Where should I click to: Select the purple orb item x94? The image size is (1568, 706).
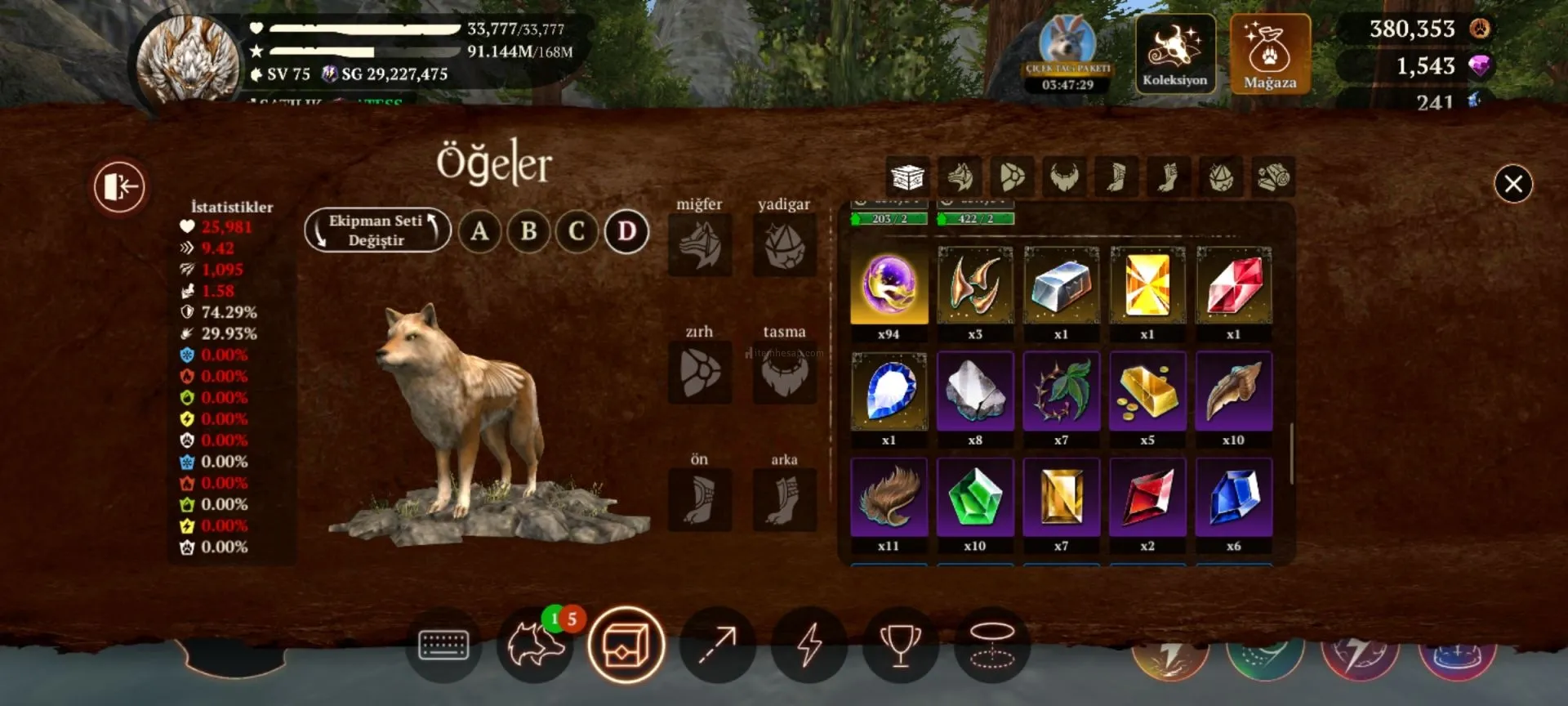[x=889, y=286]
